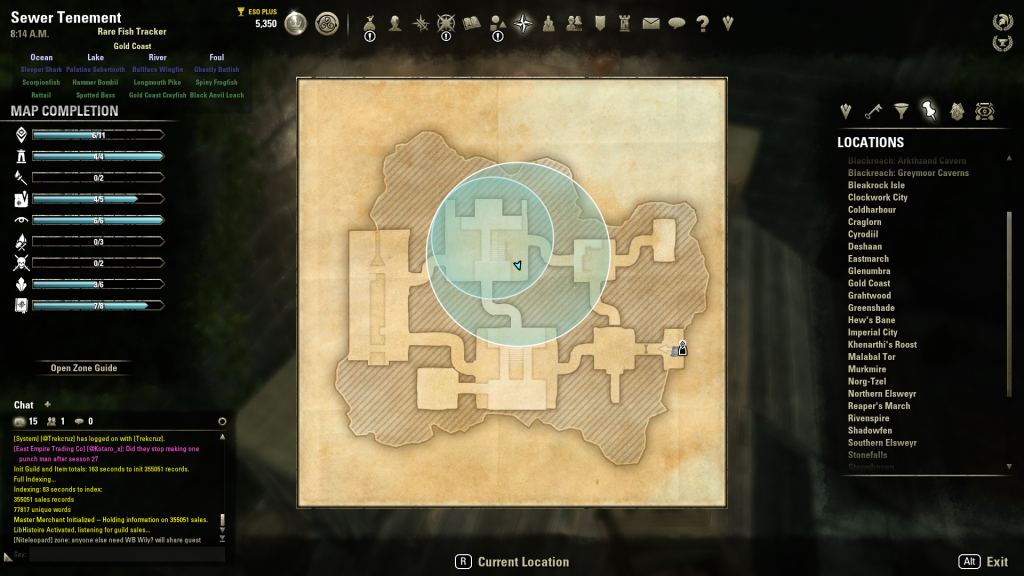
Task: Open the Crown Store coin icon
Action: click(x=296, y=23)
